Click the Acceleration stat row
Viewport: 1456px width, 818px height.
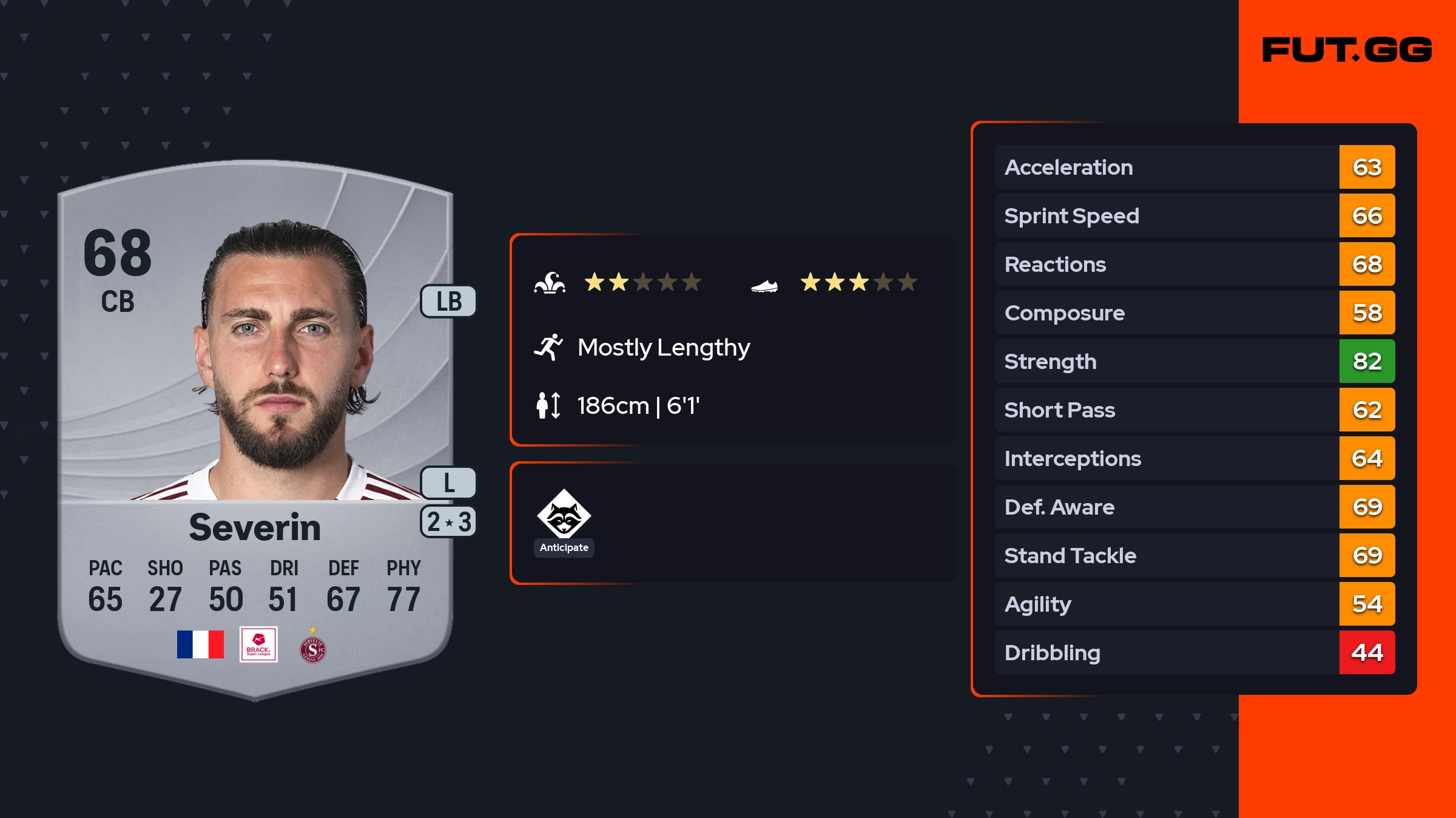[1194, 167]
